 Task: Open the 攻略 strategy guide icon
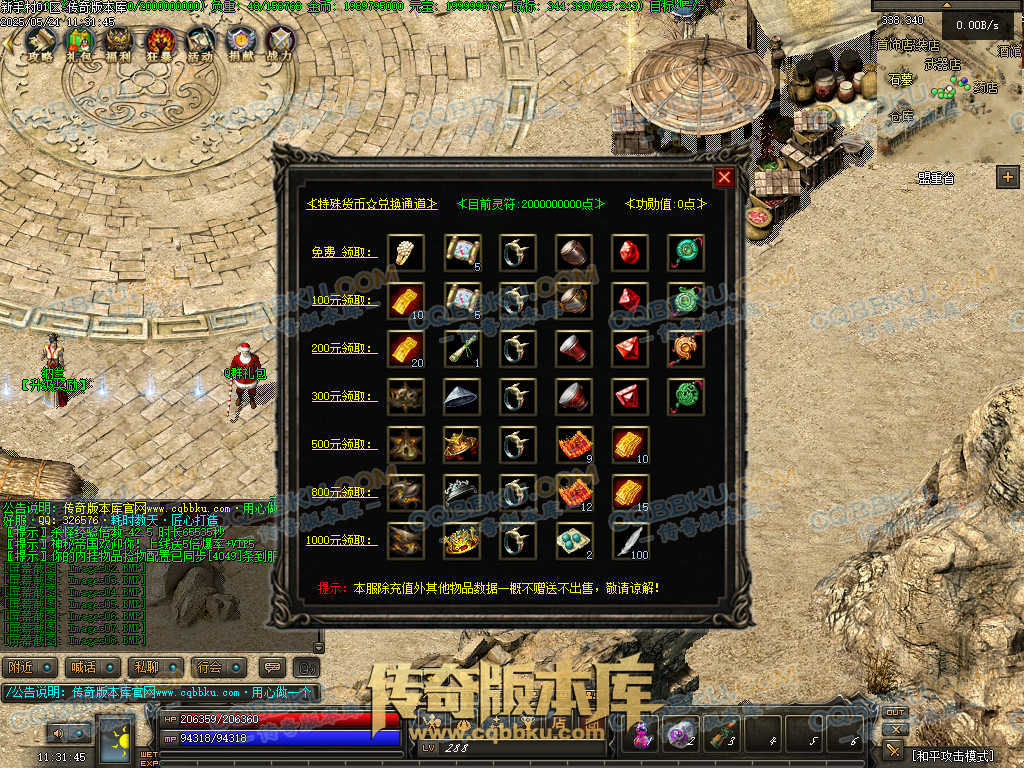[x=40, y=41]
